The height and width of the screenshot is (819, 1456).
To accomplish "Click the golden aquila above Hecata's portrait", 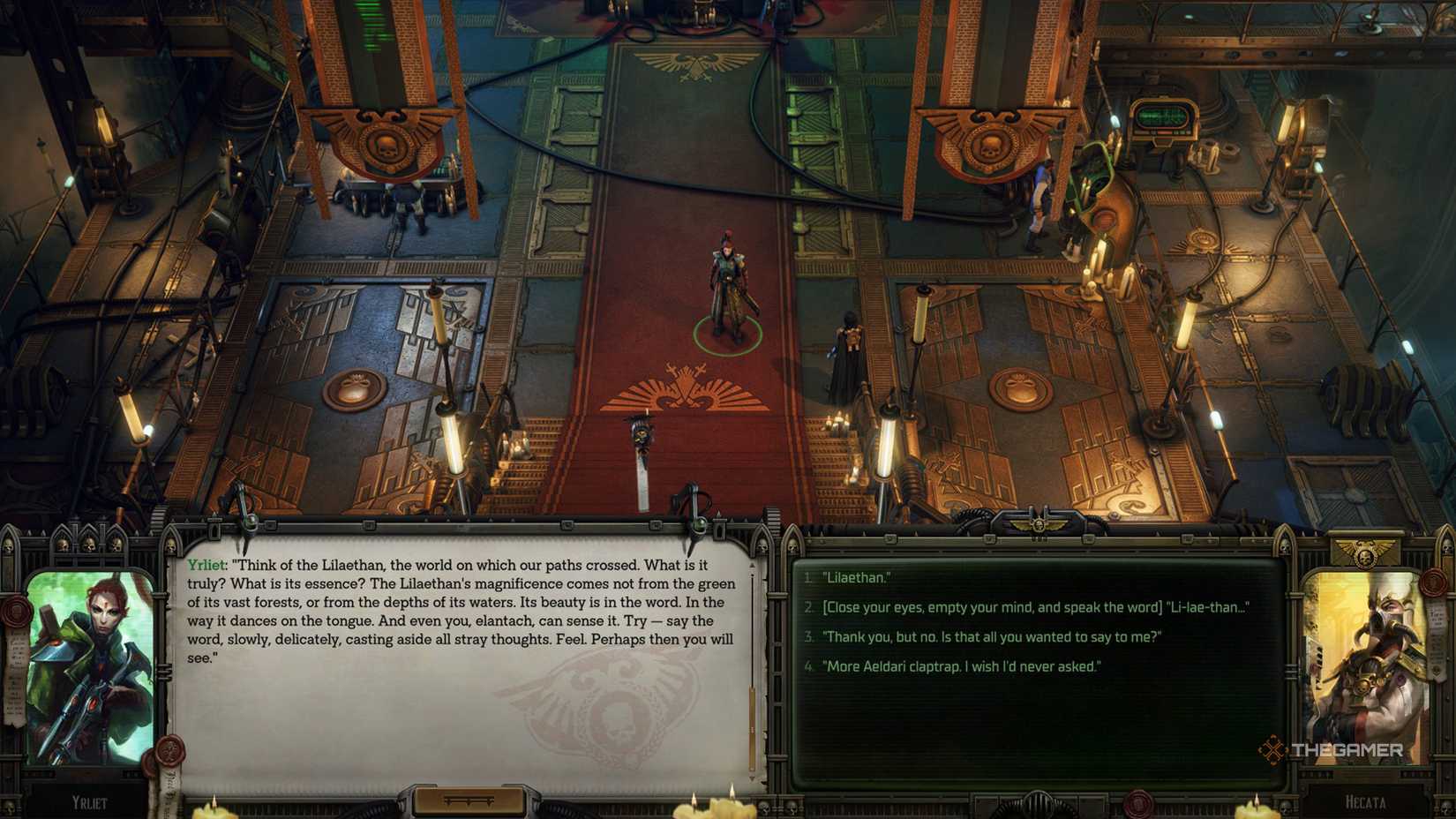I will click(1364, 552).
